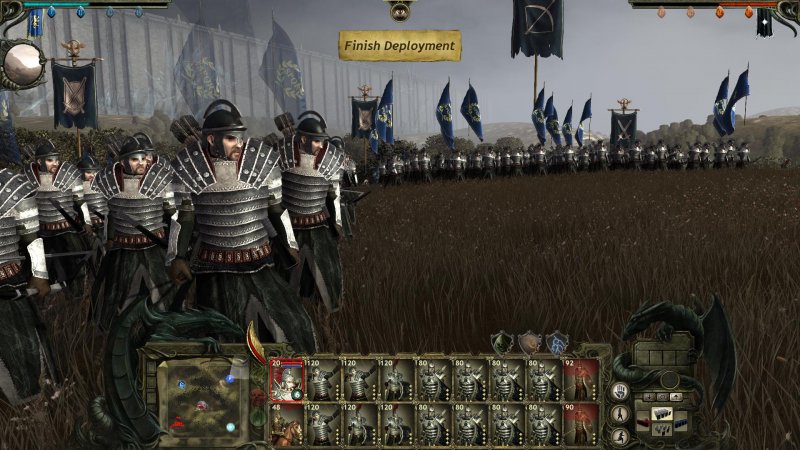800x450 pixels.
Task: Click the Finish Deployment button
Action: (x=400, y=45)
